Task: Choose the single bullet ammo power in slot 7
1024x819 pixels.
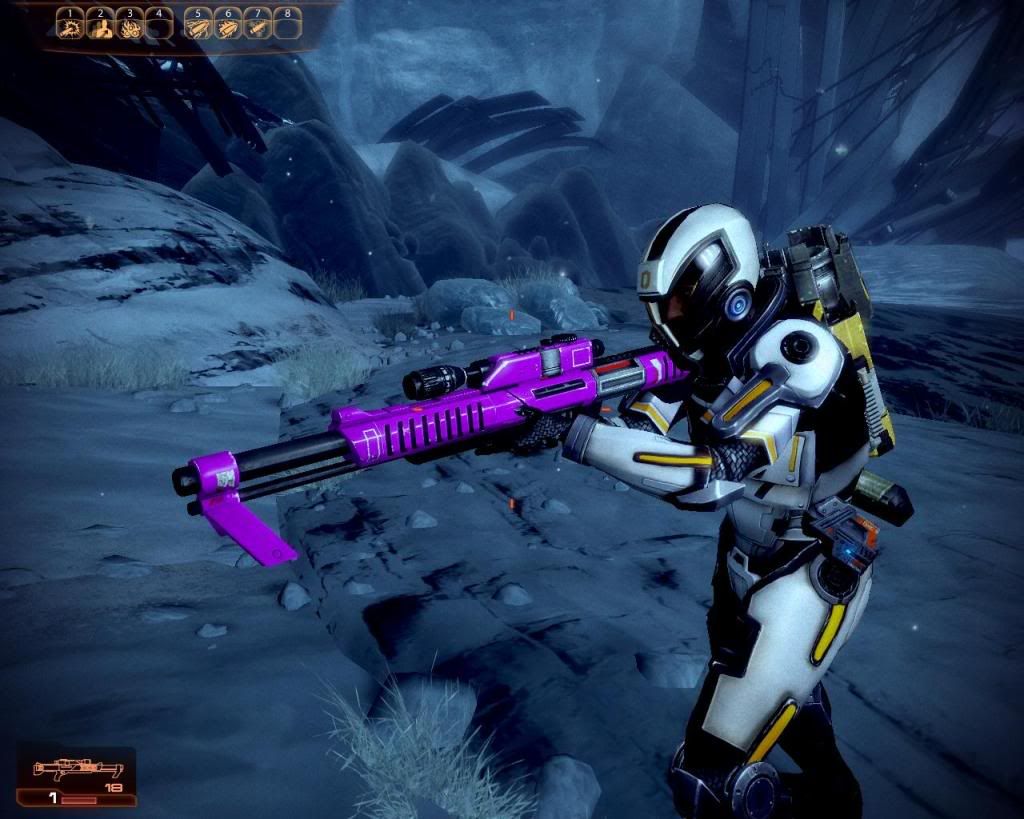Action: [257, 27]
